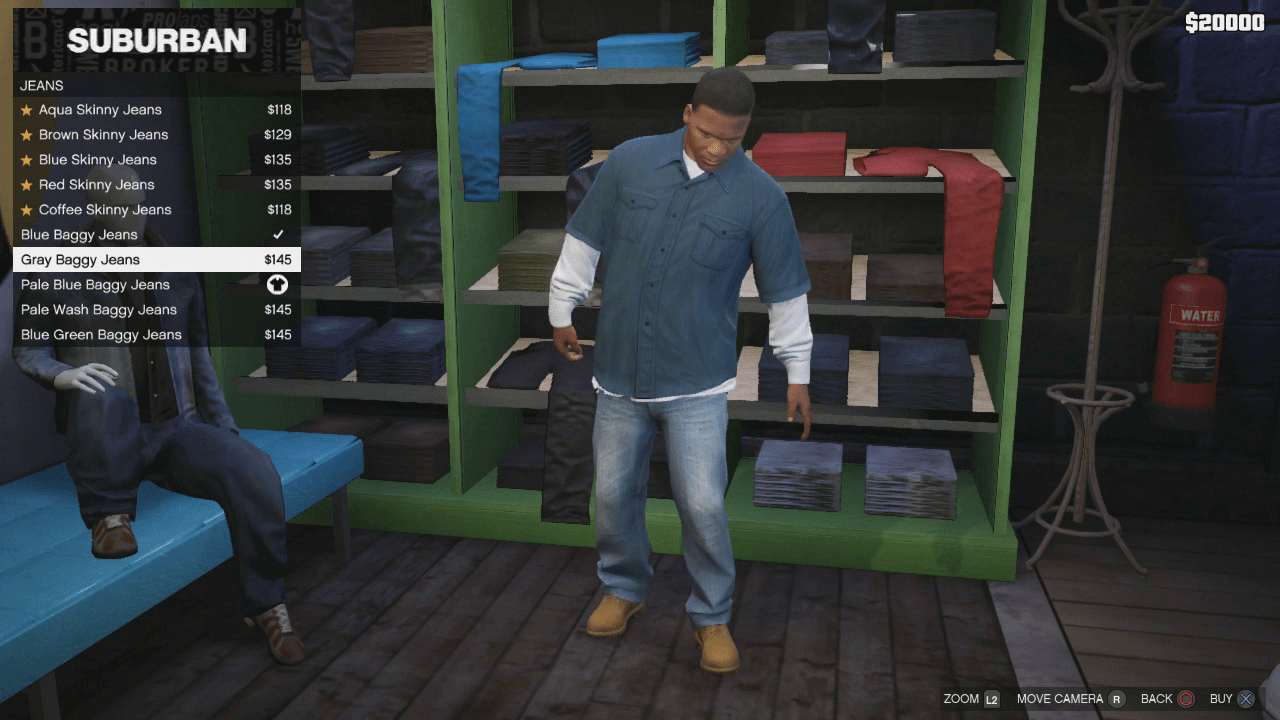Click the SUBURBAN store logo
This screenshot has height=720, width=1280.
(x=155, y=41)
